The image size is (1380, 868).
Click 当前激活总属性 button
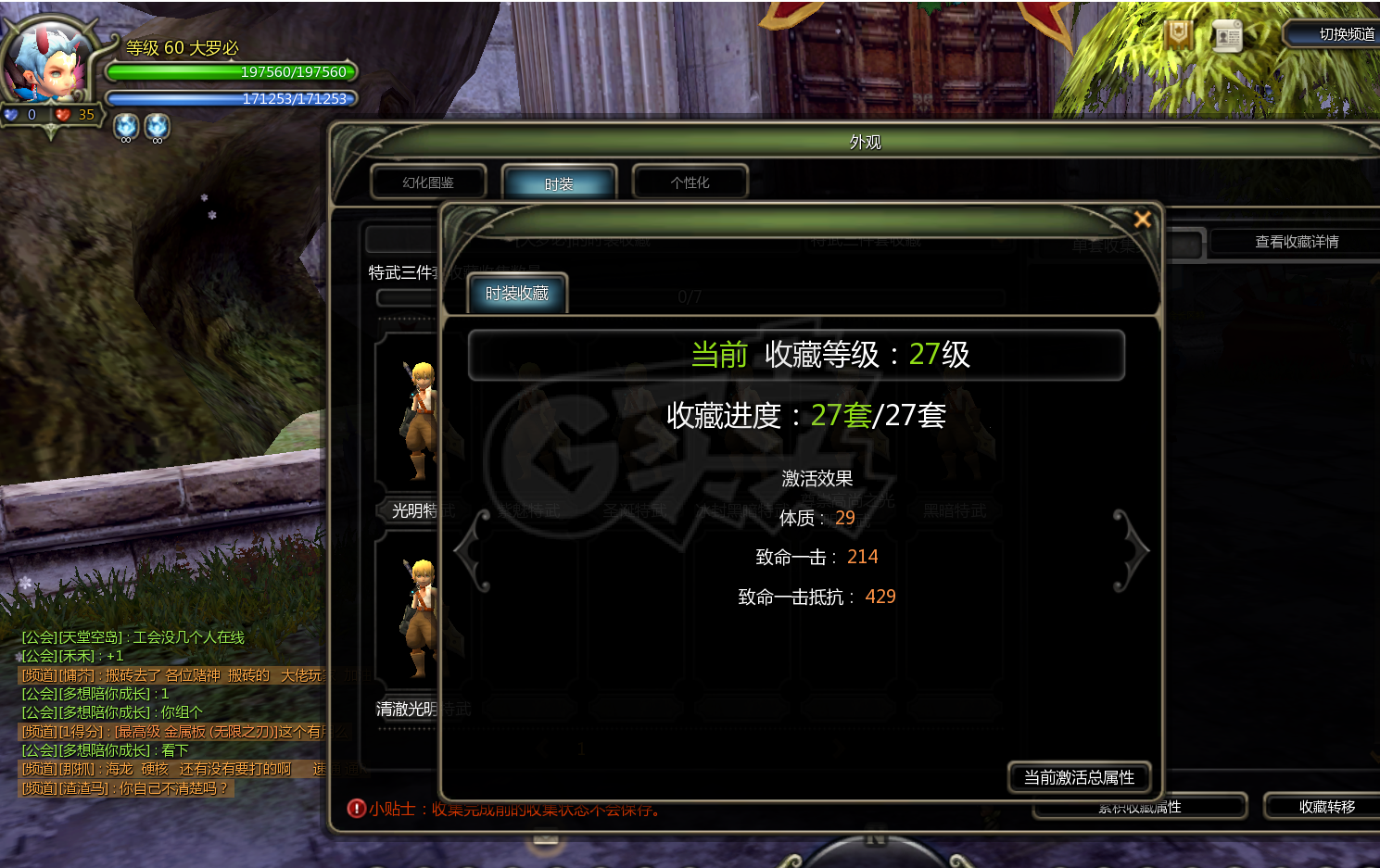coord(1078,778)
